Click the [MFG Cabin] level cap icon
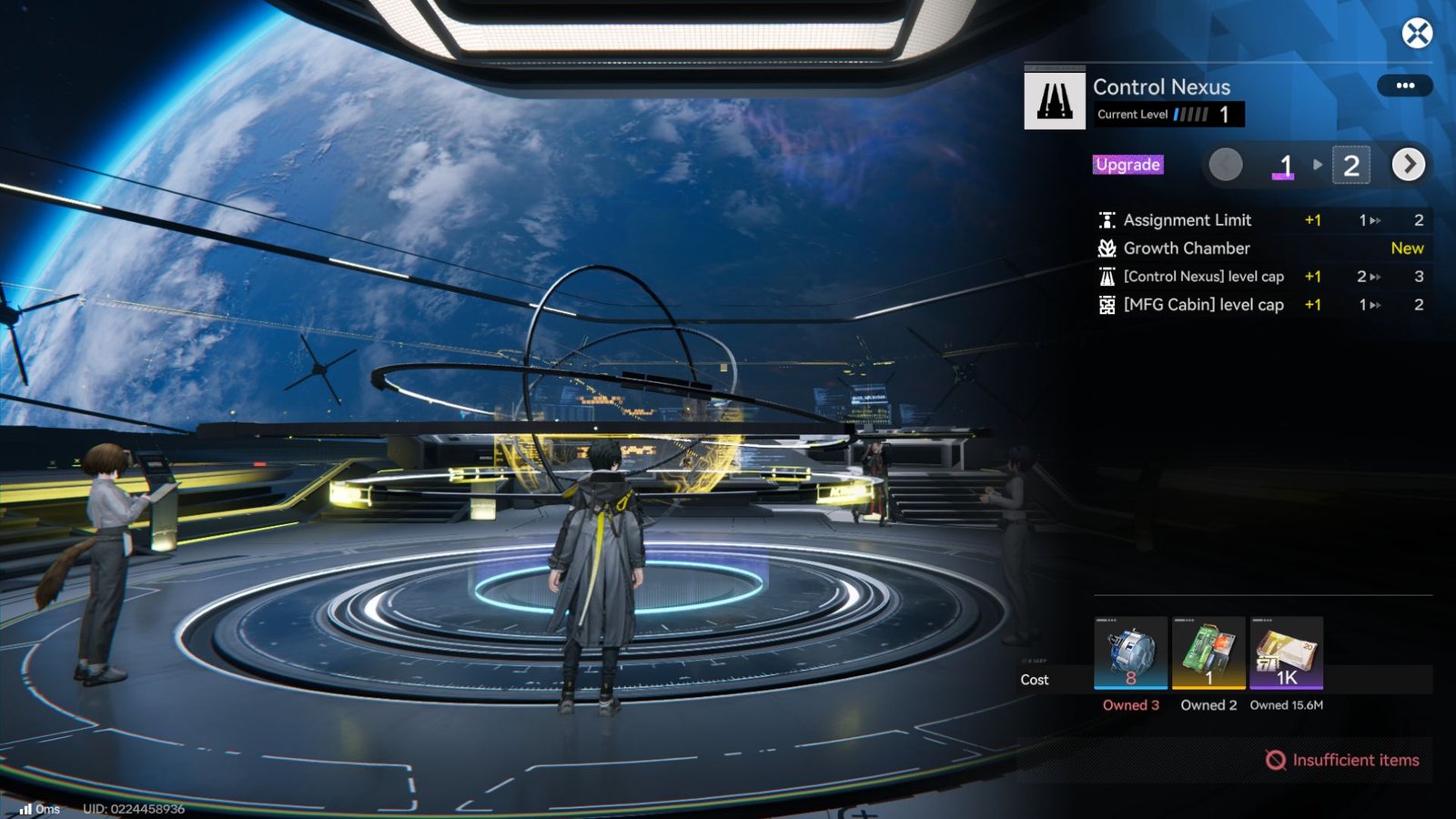Image resolution: width=1456 pixels, height=819 pixels. (x=1107, y=305)
